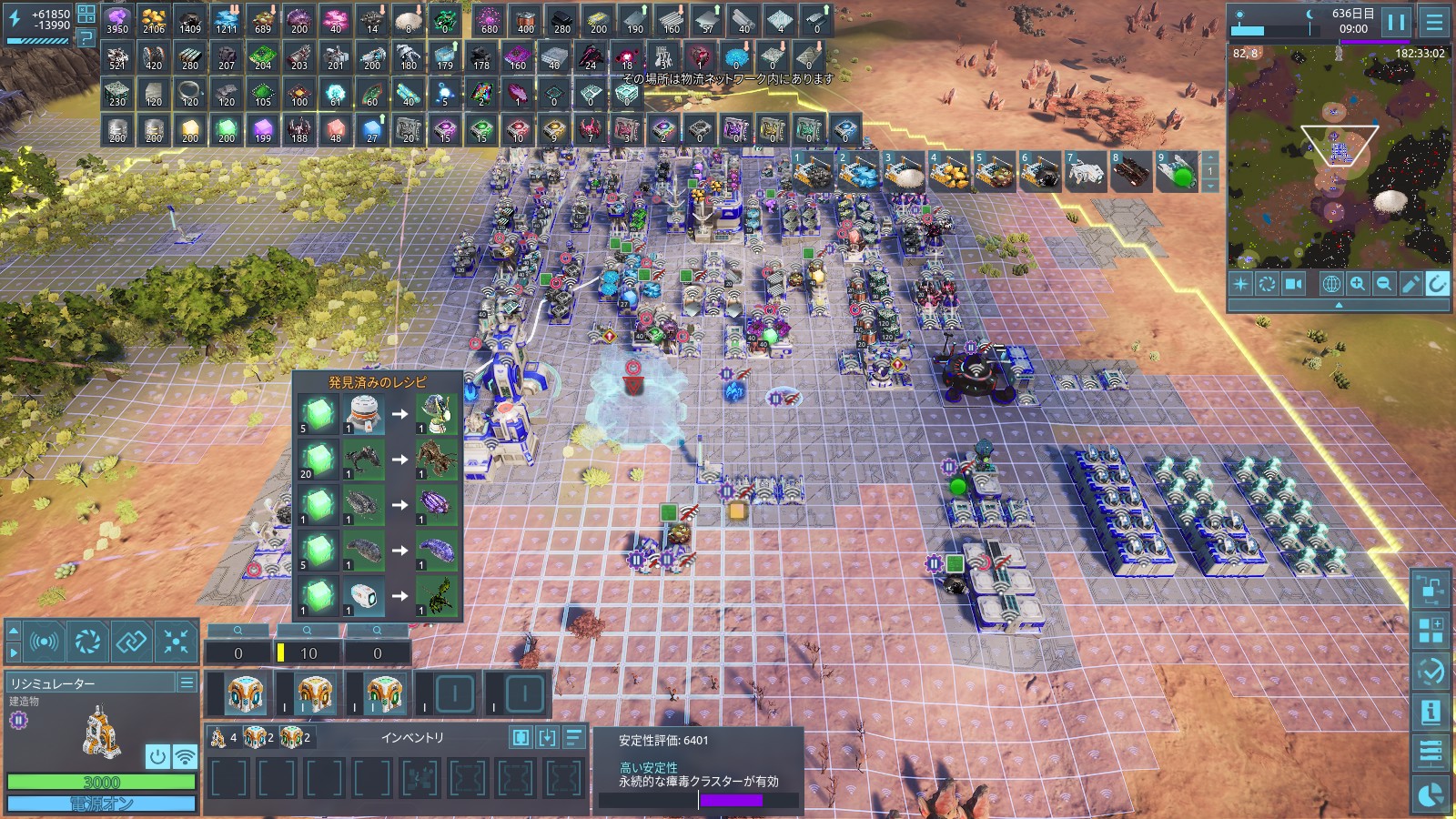
Task: Collapse the minimap with the arrow bar
Action: click(x=1338, y=306)
